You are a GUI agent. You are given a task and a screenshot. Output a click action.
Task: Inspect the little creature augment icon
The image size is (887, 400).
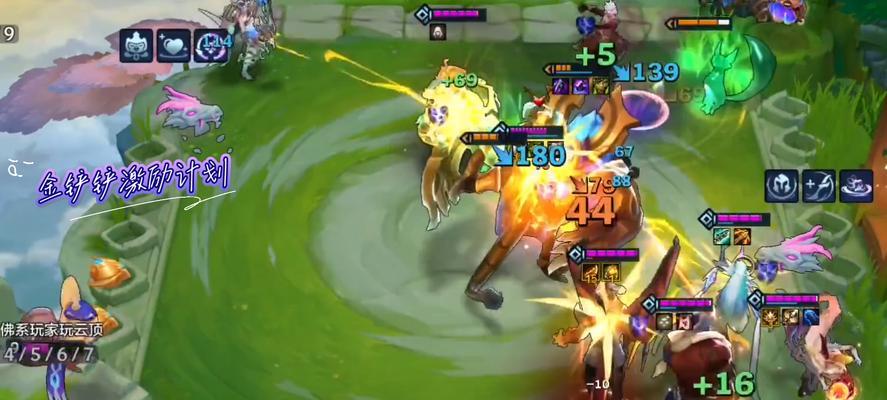coord(136,46)
